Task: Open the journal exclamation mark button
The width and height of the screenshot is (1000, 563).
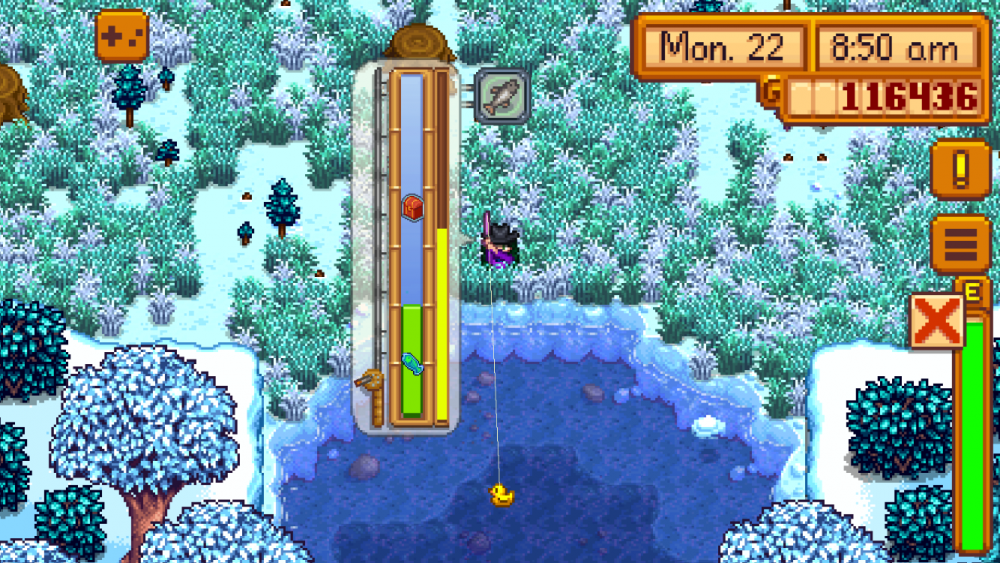Action: pos(960,168)
